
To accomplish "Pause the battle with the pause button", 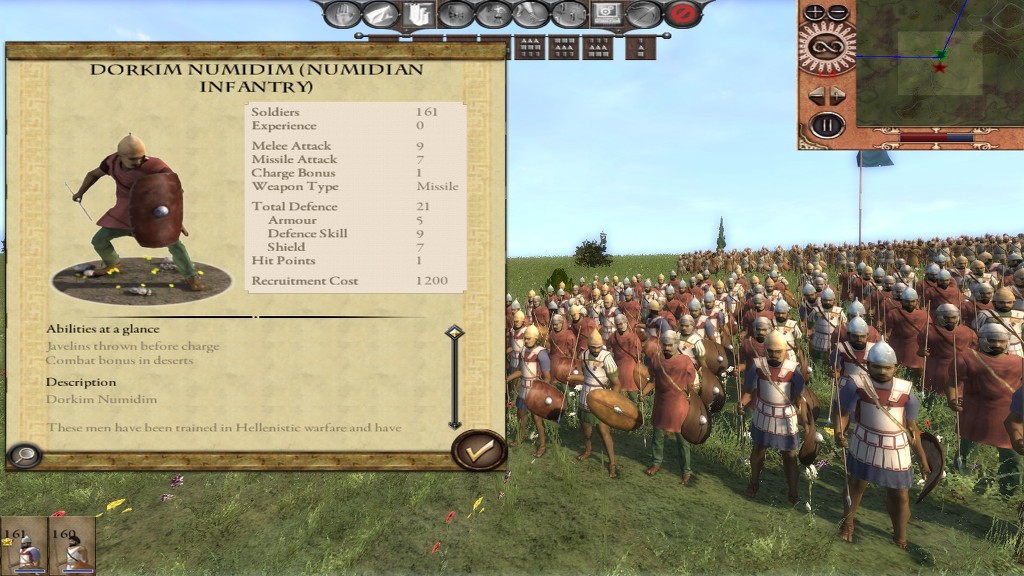I will pyautogui.click(x=827, y=126).
